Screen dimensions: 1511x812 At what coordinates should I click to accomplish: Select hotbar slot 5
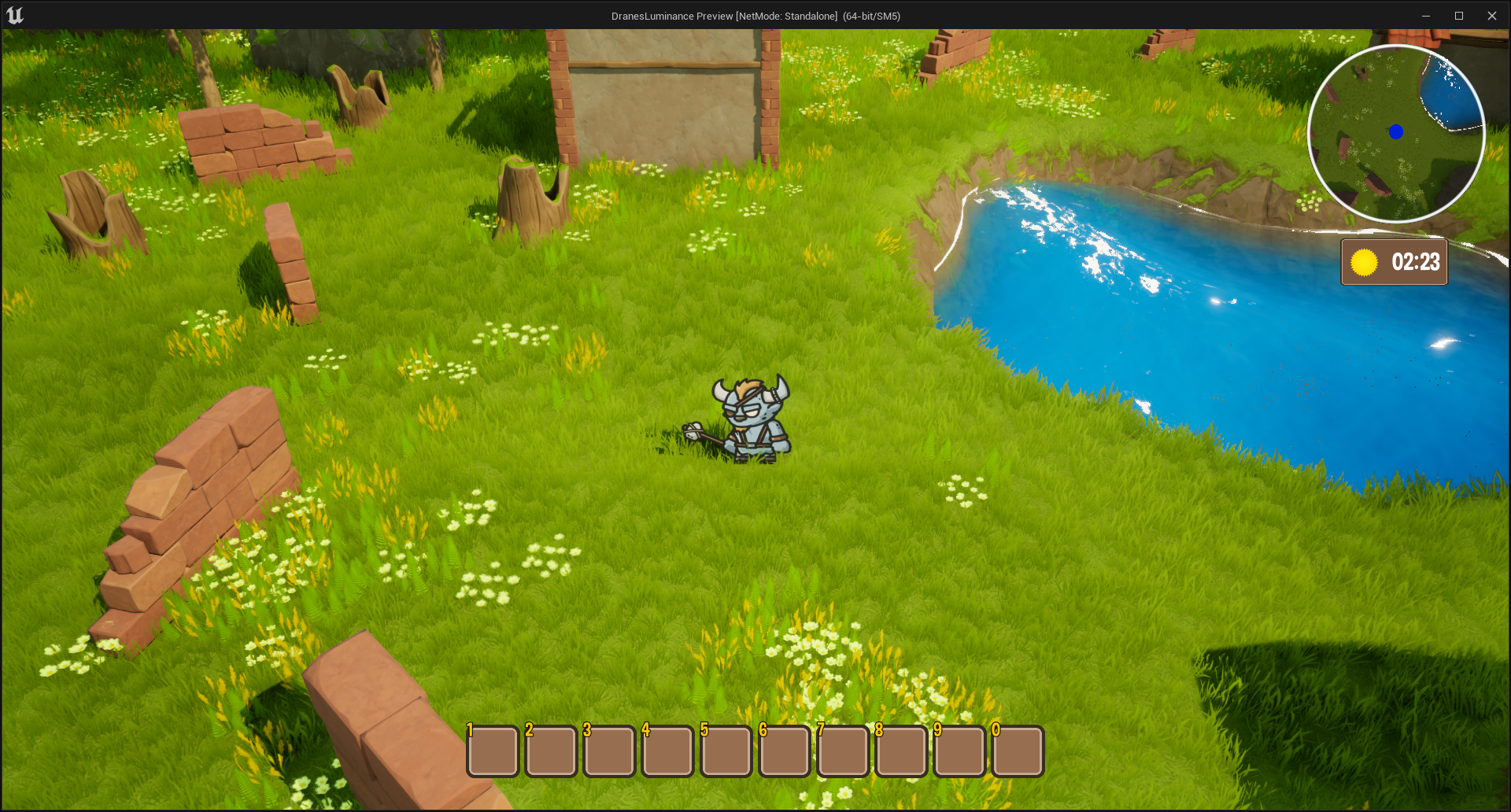pyautogui.click(x=726, y=751)
